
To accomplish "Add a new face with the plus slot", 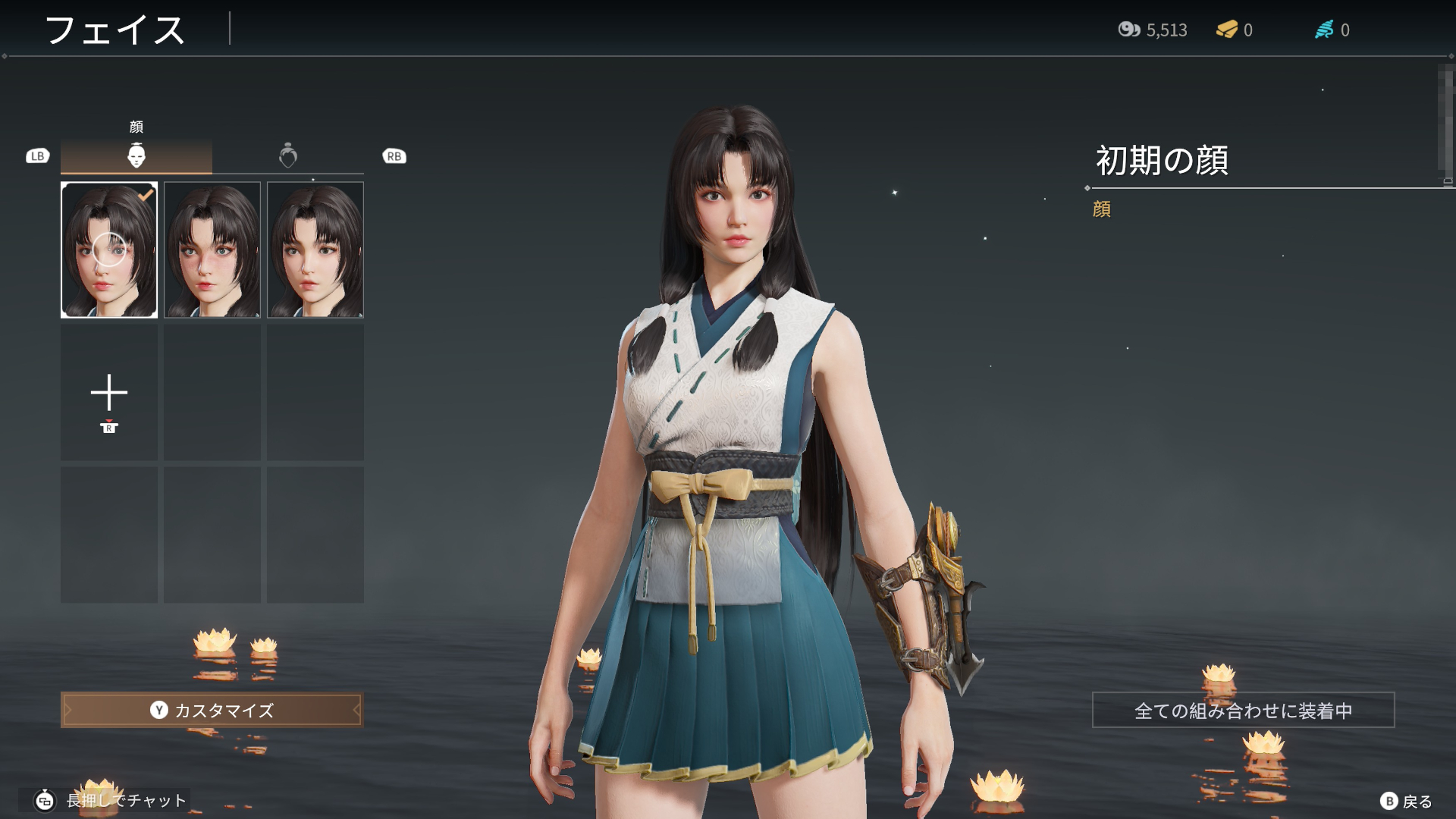I will pyautogui.click(x=109, y=394).
